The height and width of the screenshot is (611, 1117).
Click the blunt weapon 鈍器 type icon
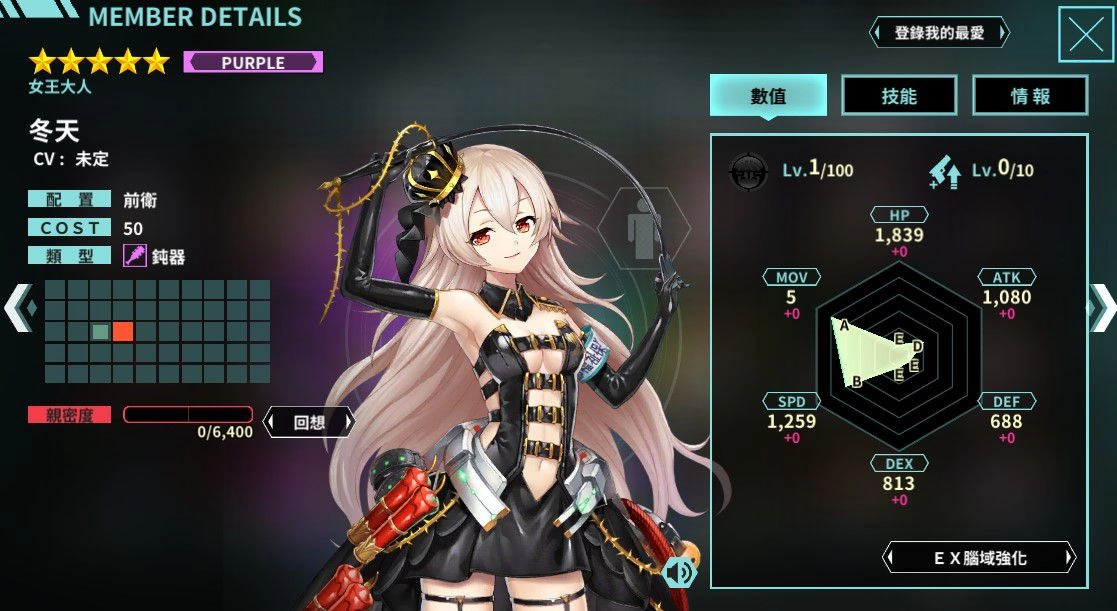pos(135,256)
